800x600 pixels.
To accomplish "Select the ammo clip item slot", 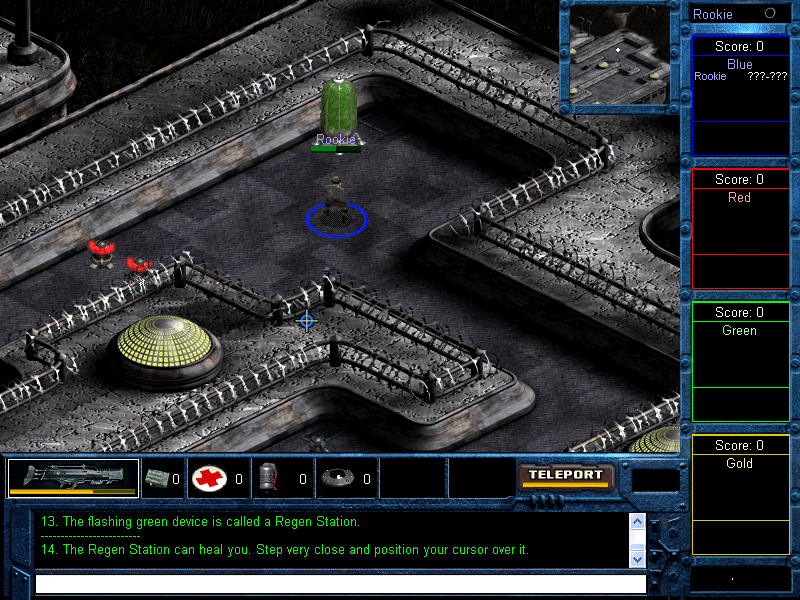I will pyautogui.click(x=158, y=478).
